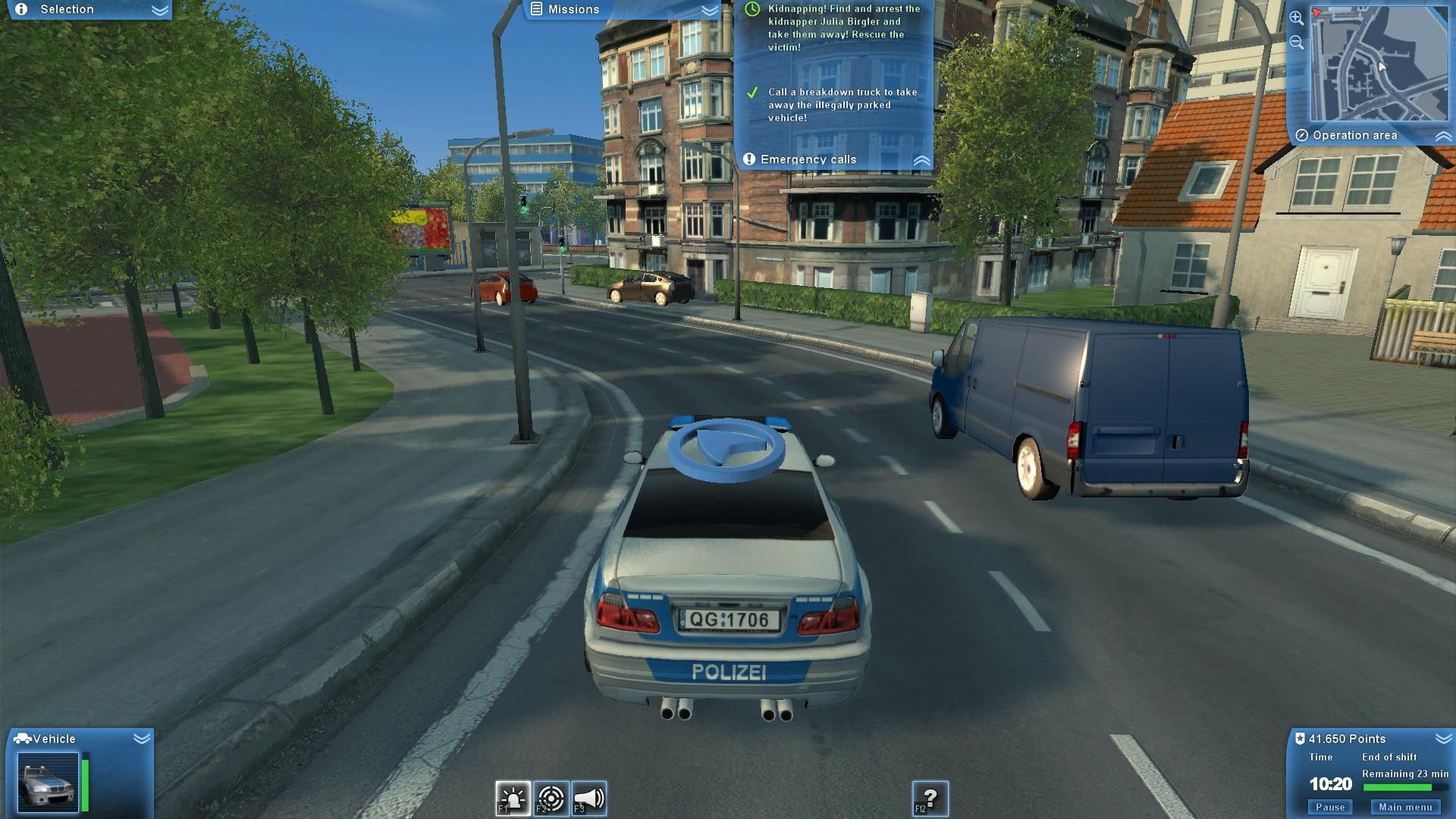The width and height of the screenshot is (1456, 819).
Task: Select the police car vehicle thumbnail
Action: pyautogui.click(x=48, y=782)
